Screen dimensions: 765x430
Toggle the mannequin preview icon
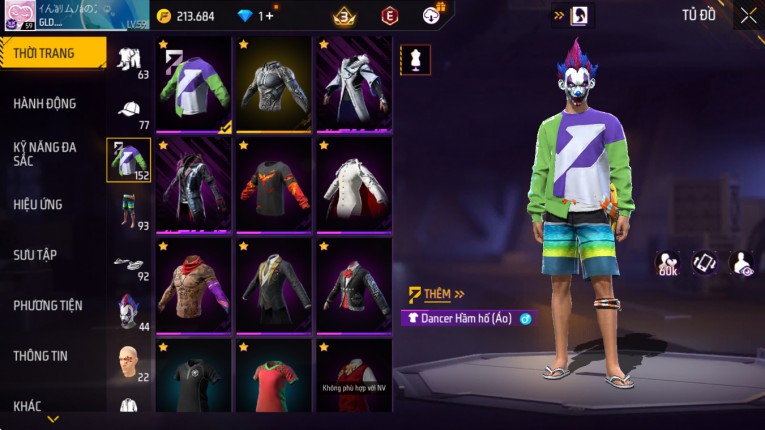[415, 60]
